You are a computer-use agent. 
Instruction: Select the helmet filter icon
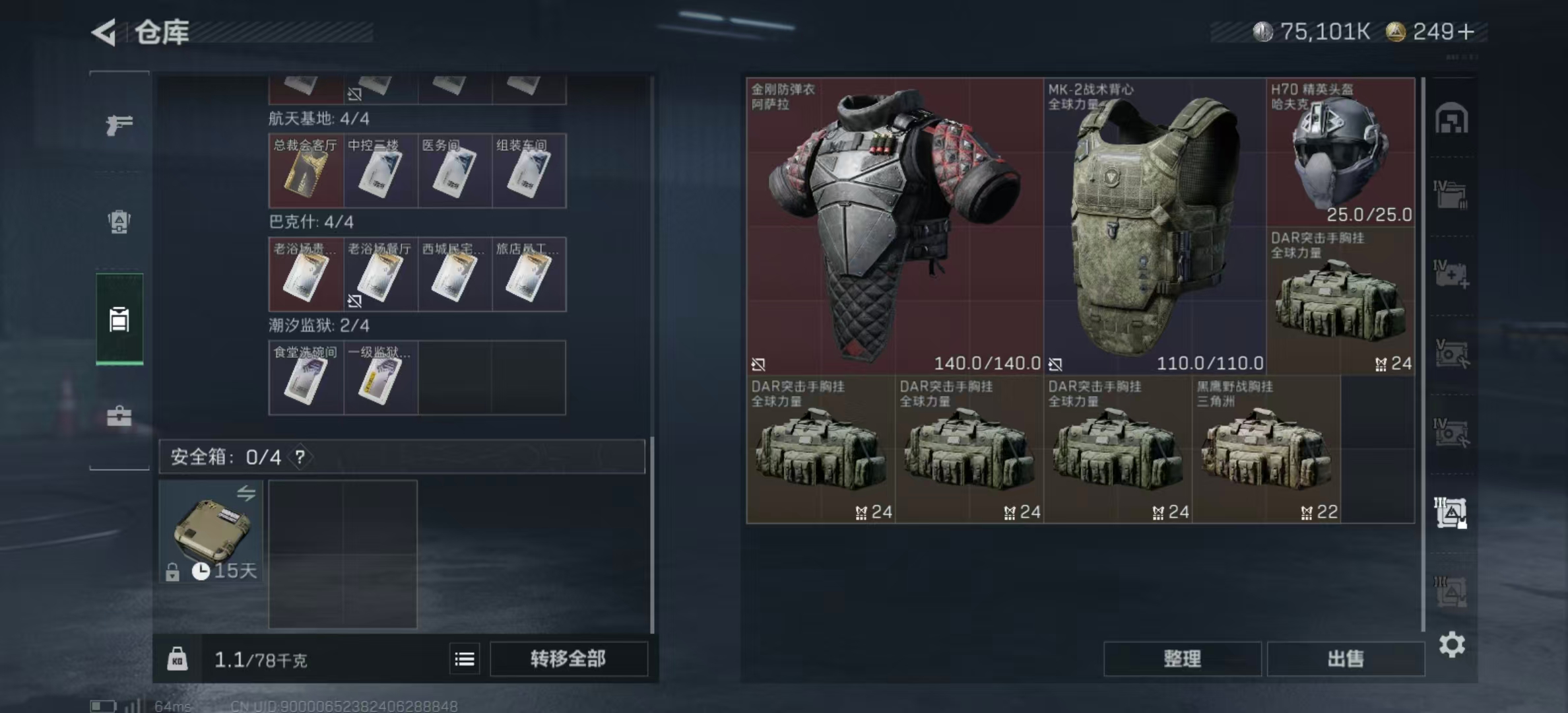point(1451,119)
